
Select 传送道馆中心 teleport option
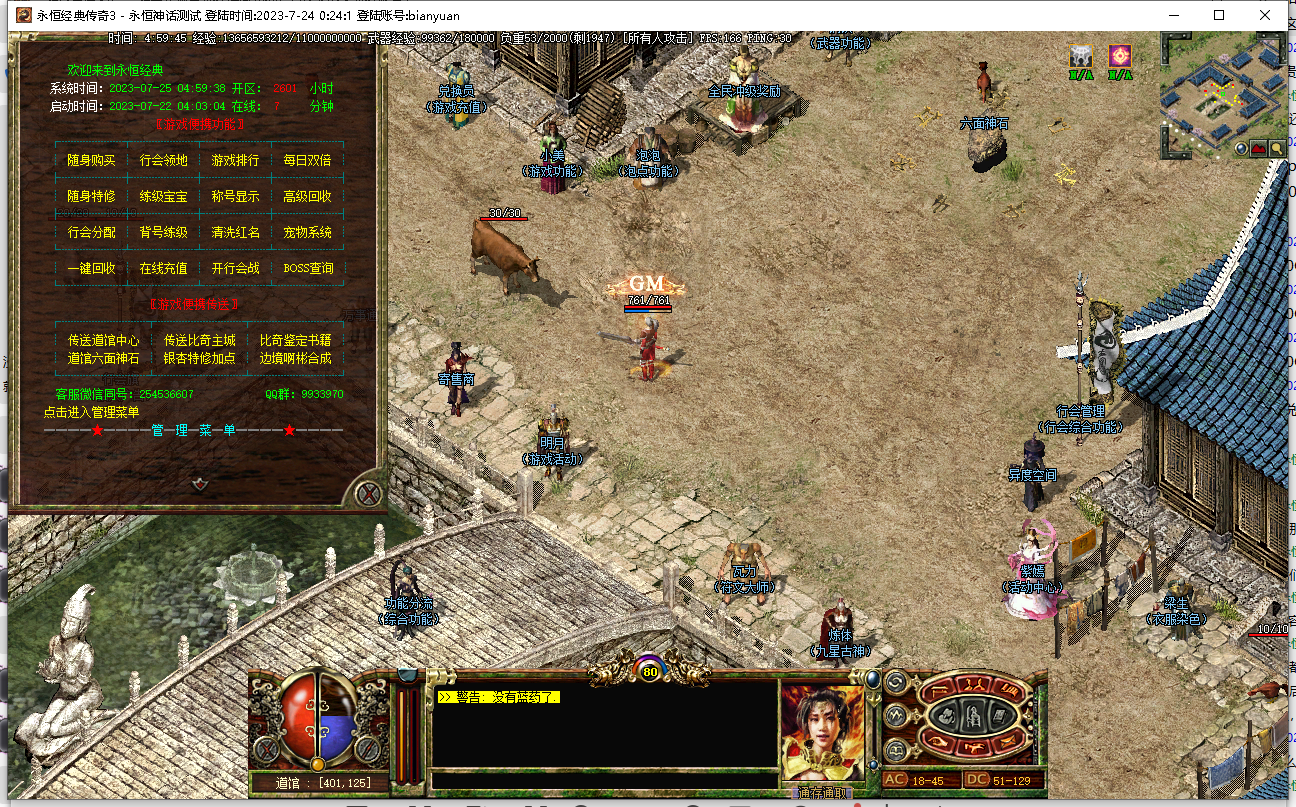(x=104, y=340)
